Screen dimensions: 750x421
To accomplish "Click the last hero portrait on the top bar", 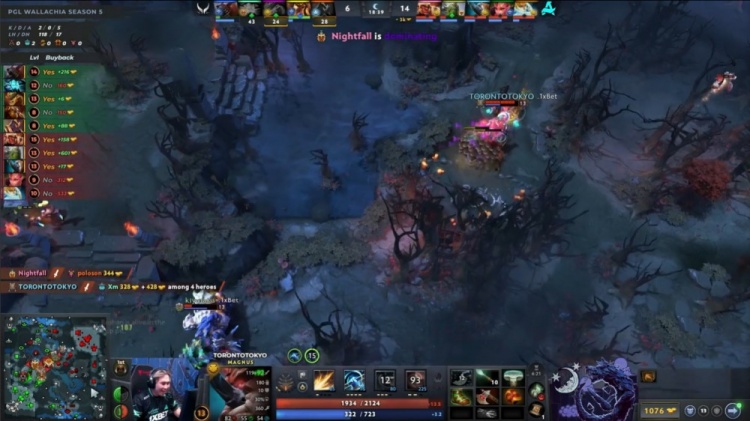I will coord(526,10).
